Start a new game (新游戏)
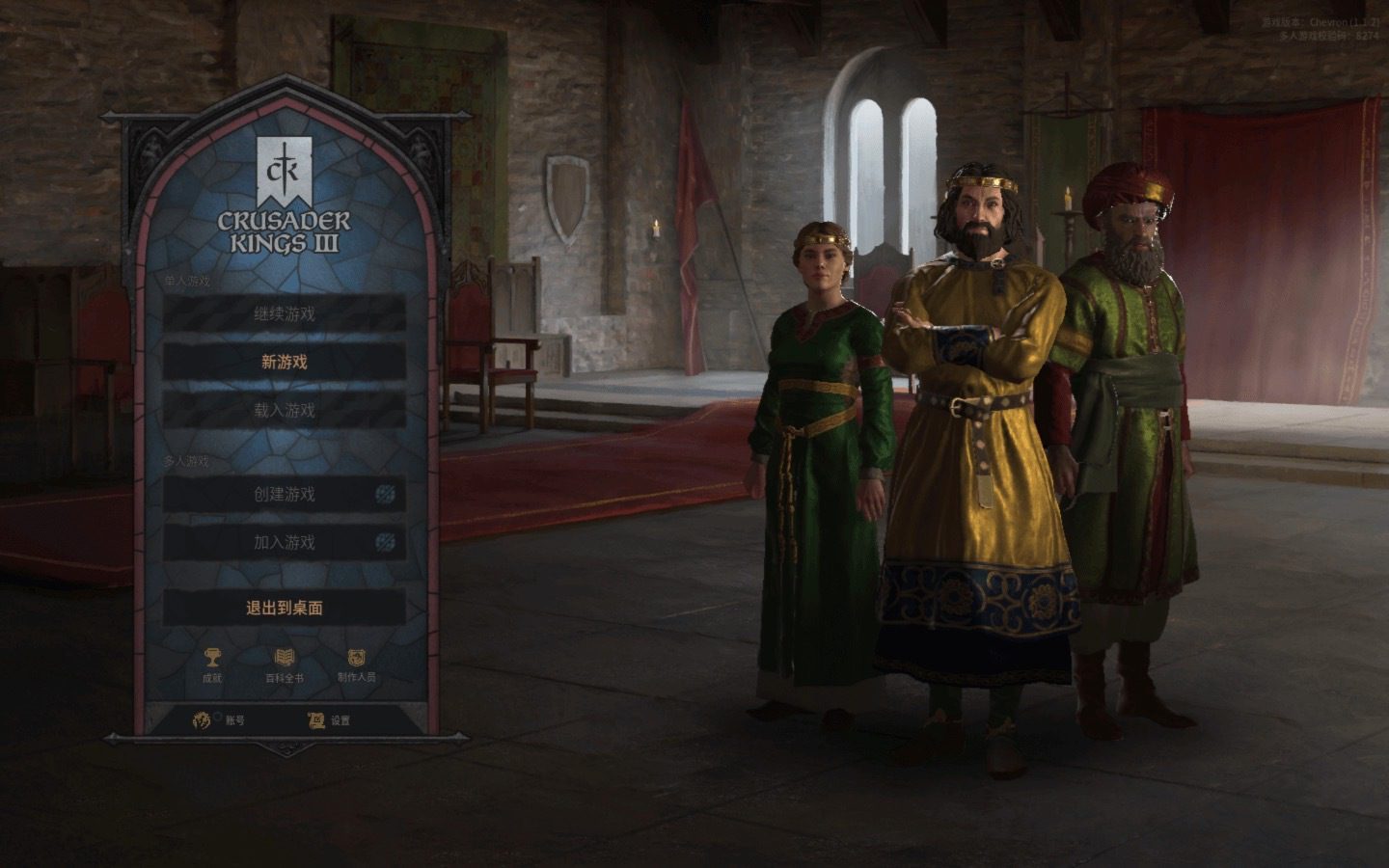 (284, 363)
